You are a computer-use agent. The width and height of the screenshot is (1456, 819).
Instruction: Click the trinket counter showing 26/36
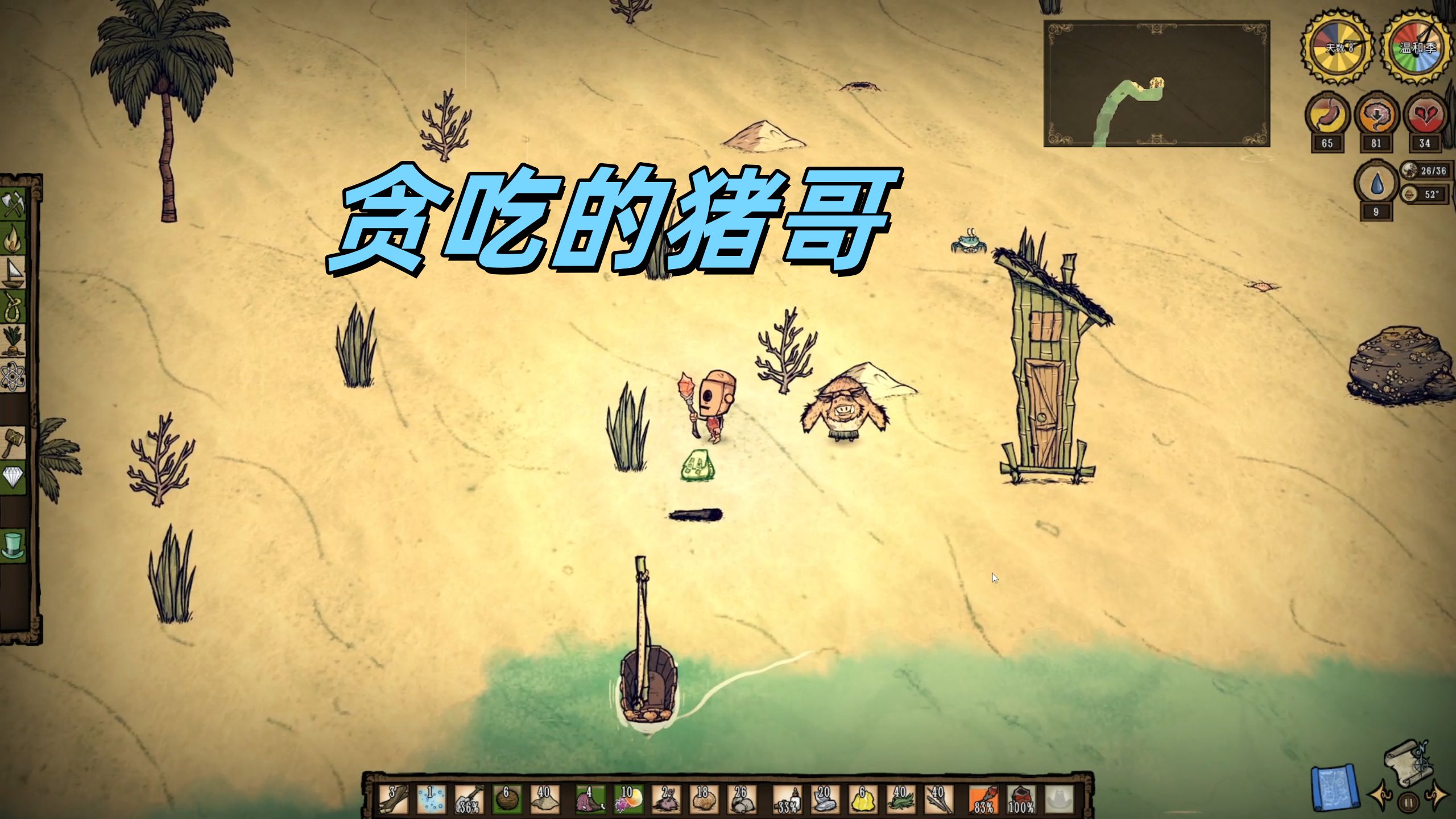pyautogui.click(x=1424, y=171)
